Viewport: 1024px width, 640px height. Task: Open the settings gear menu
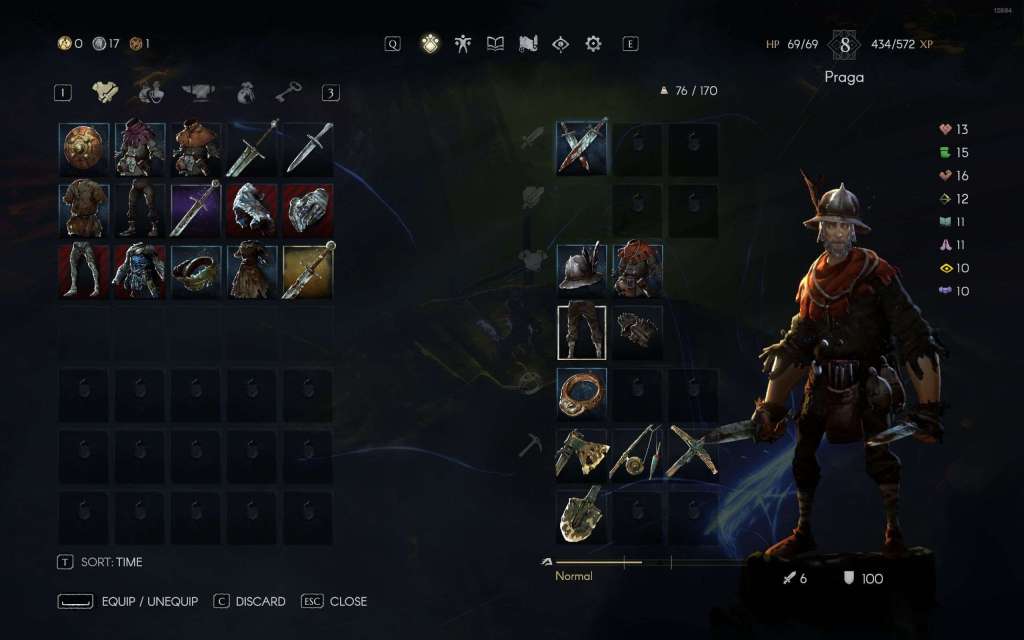coord(593,44)
